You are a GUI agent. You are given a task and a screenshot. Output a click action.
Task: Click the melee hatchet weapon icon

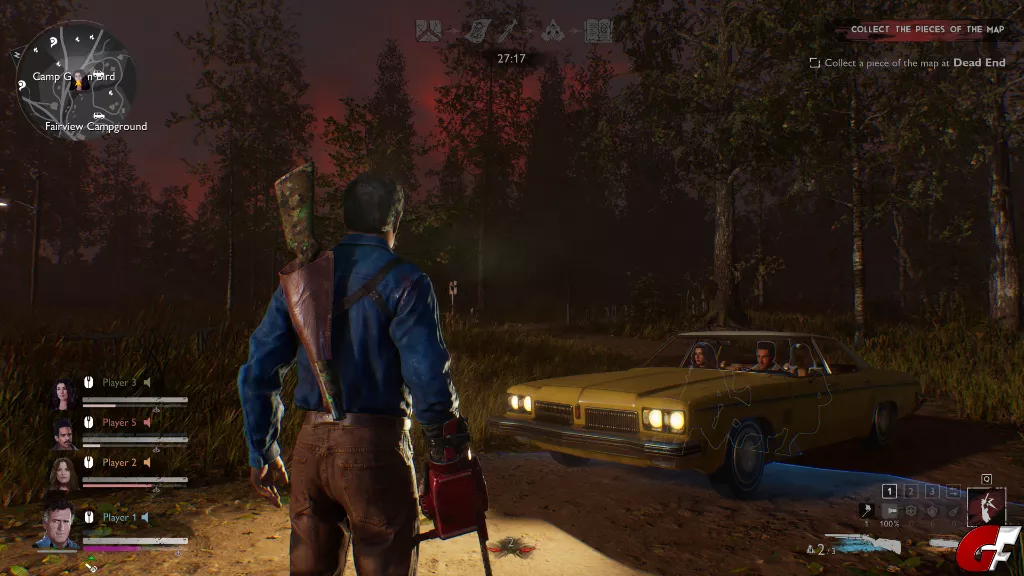pyautogui.click(x=866, y=511)
